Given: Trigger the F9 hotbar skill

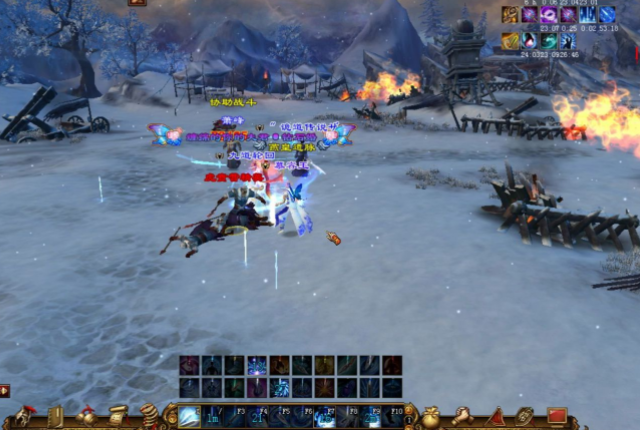Looking at the screenshot, I should pos(369,416).
